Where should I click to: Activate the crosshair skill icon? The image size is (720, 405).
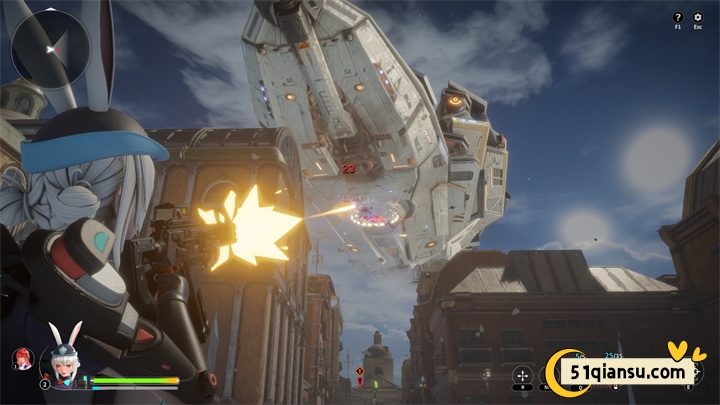(523, 376)
